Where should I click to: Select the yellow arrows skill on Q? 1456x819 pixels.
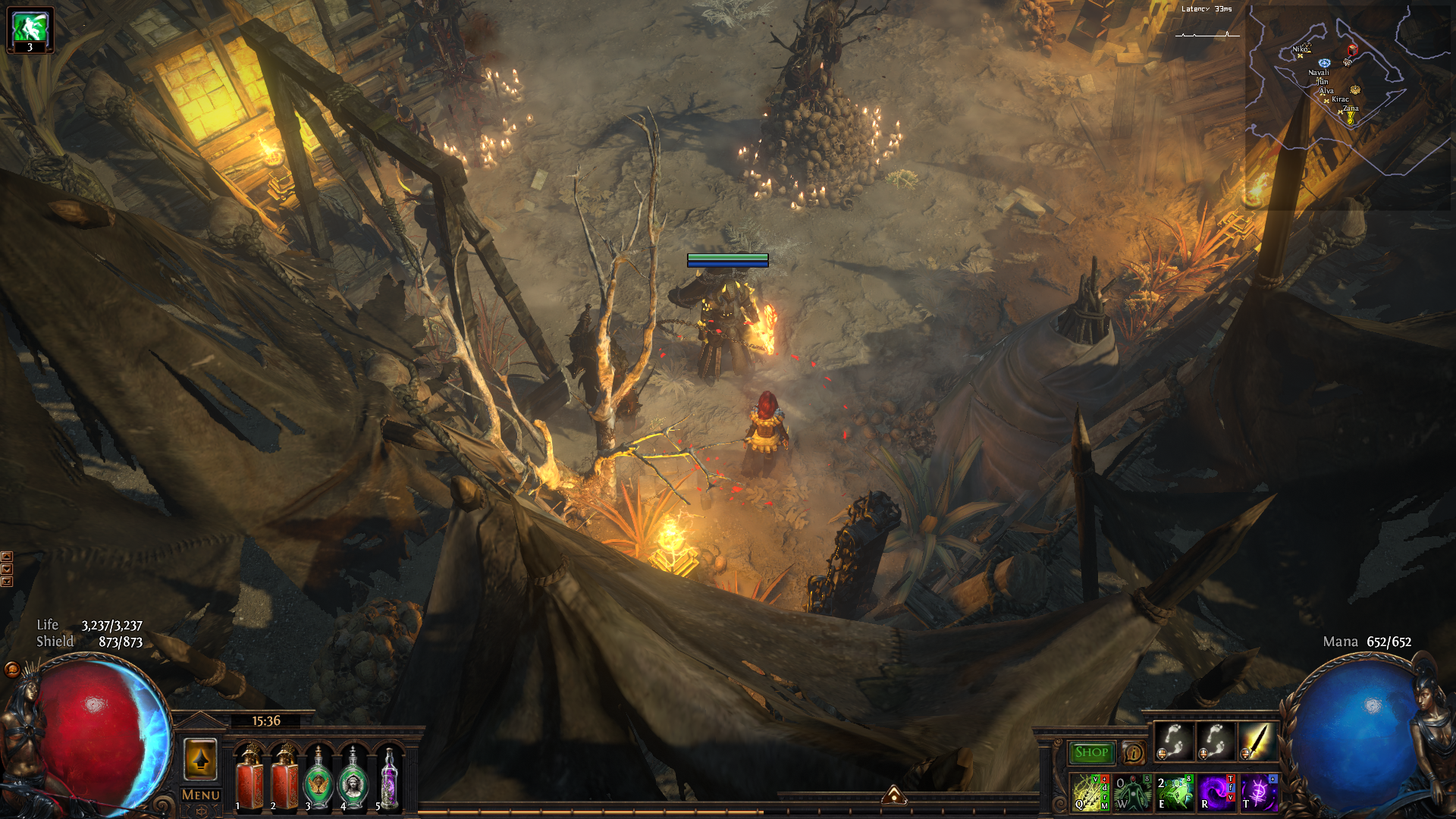pos(1090,792)
